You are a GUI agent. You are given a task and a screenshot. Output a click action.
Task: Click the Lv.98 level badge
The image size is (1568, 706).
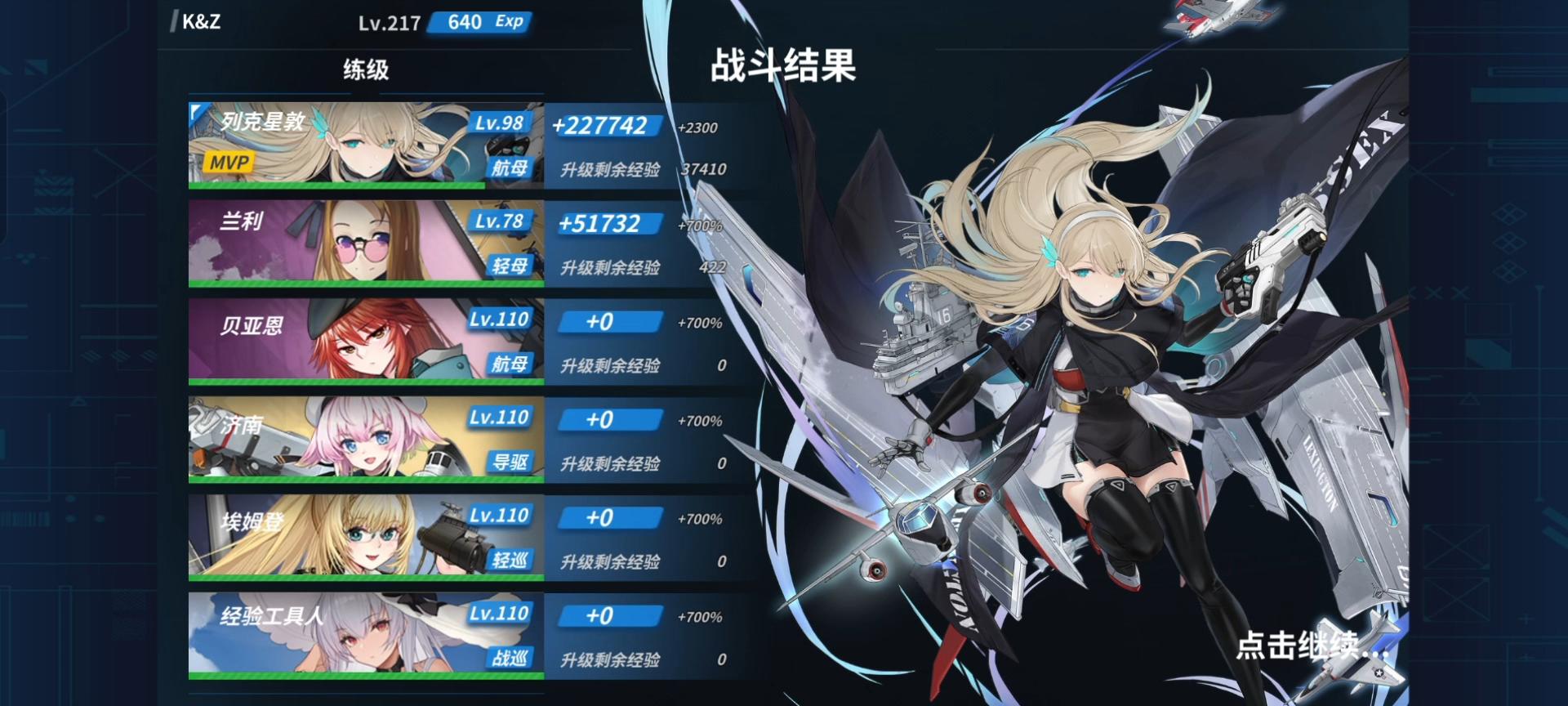point(500,122)
